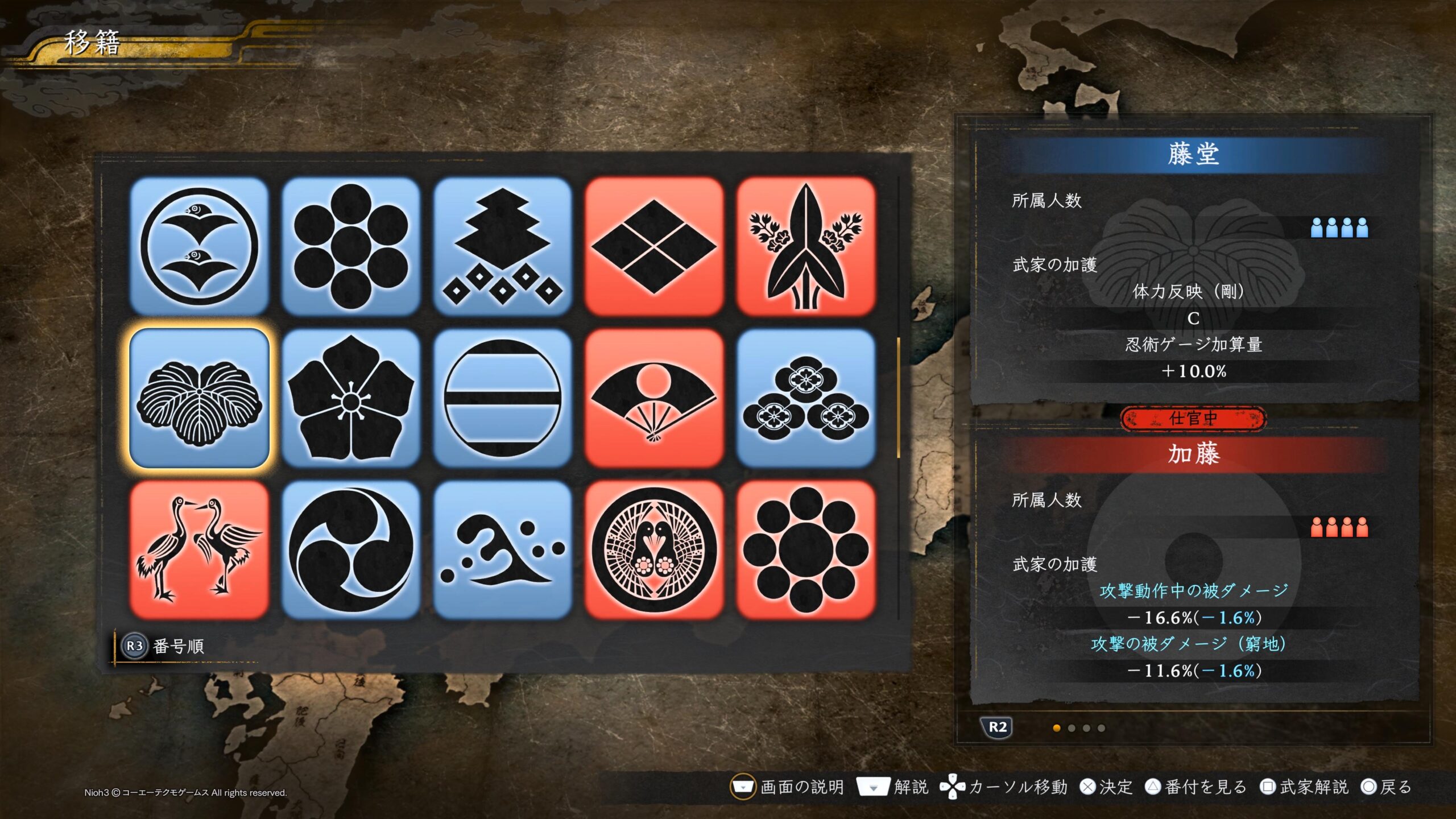Choose the six-circle plum blossom crest

click(350, 246)
